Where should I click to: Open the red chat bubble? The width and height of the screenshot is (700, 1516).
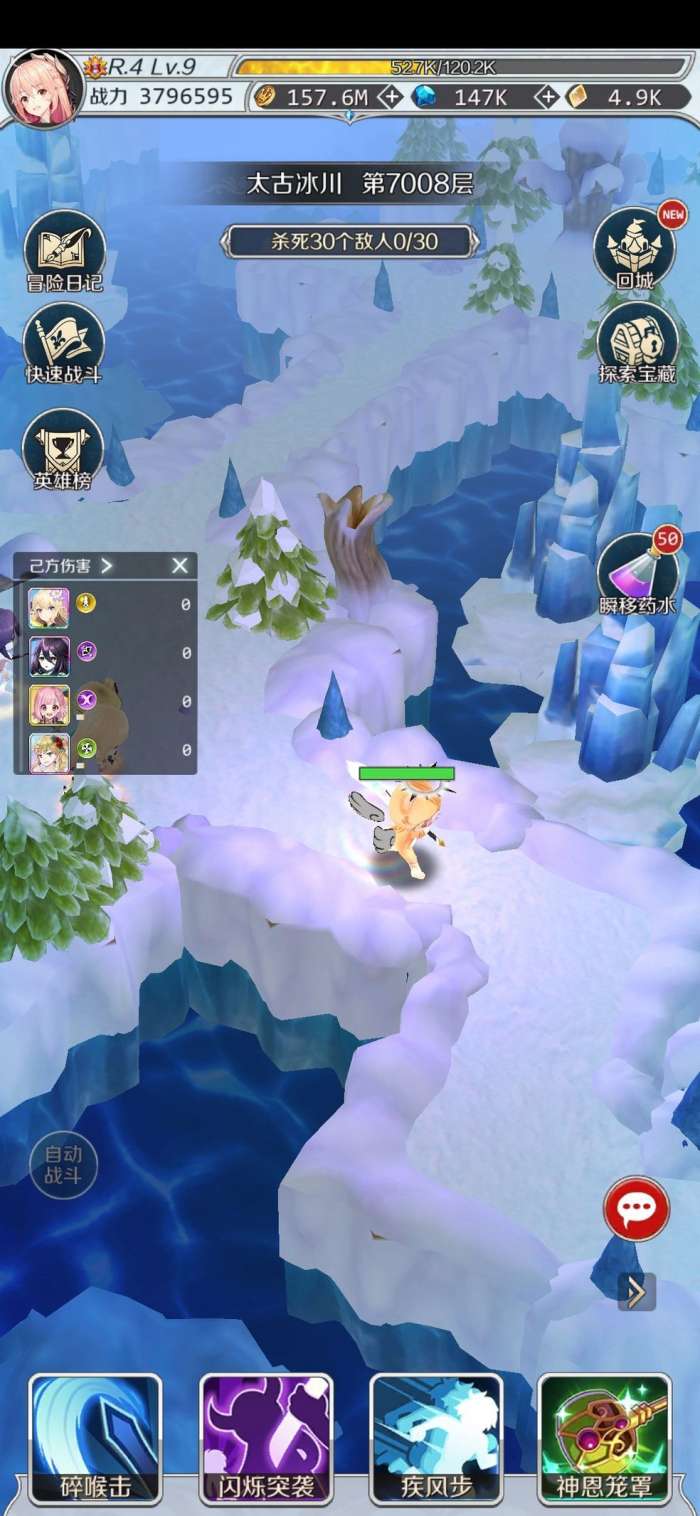(x=636, y=1210)
